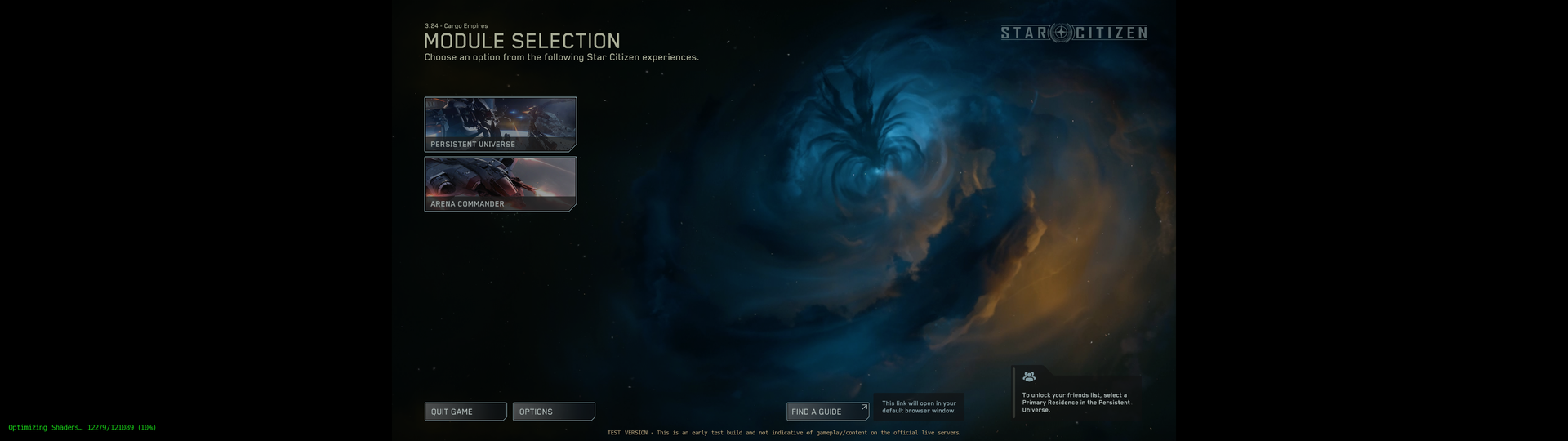Viewport: 1568px width, 441px height.
Task: Open the Options menu
Action: point(553,412)
